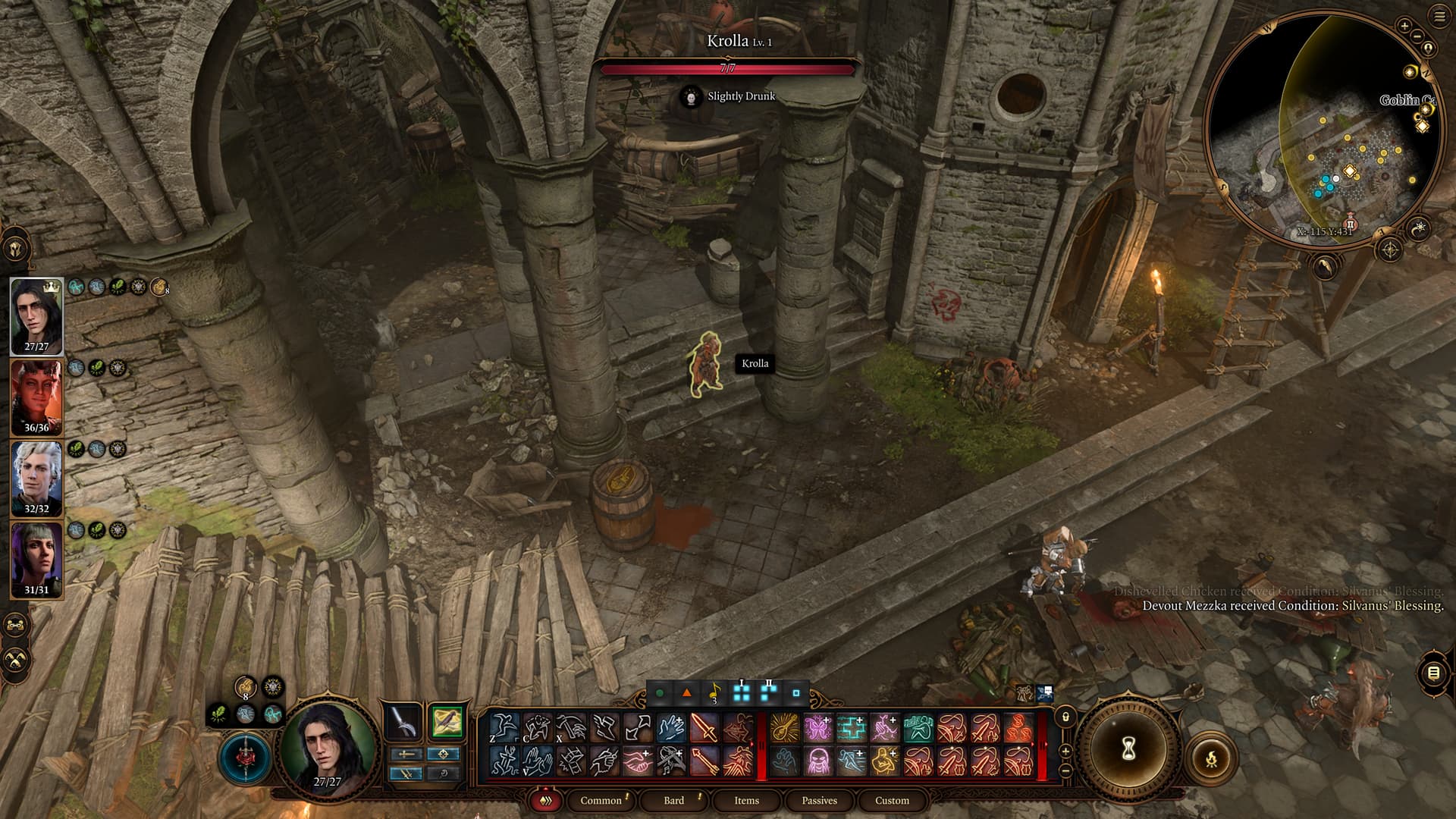Screen dimensions: 1456x819
Task: Select the dagger main-hand weapon slot
Action: (405, 722)
